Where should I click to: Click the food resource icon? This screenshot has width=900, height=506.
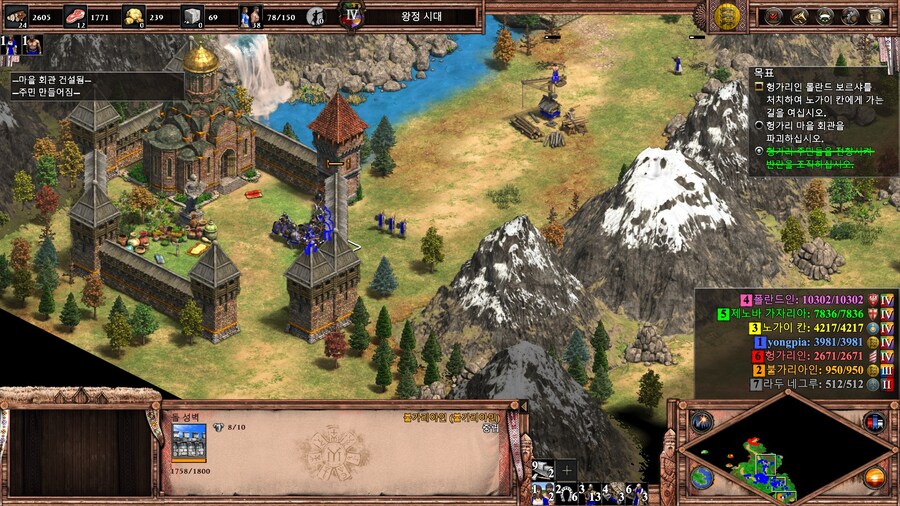(75, 15)
